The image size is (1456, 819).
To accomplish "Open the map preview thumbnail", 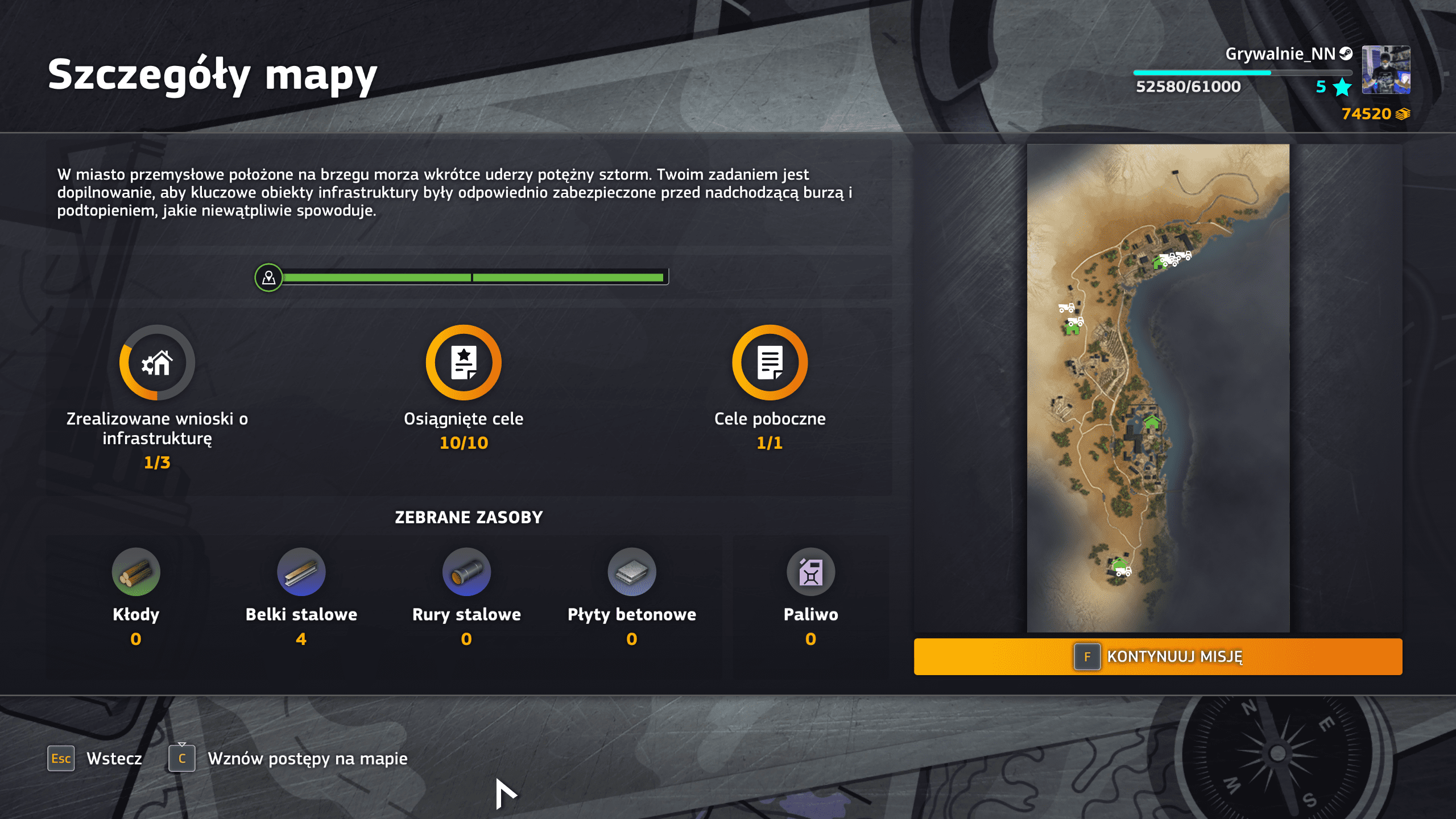I will pos(1157,387).
